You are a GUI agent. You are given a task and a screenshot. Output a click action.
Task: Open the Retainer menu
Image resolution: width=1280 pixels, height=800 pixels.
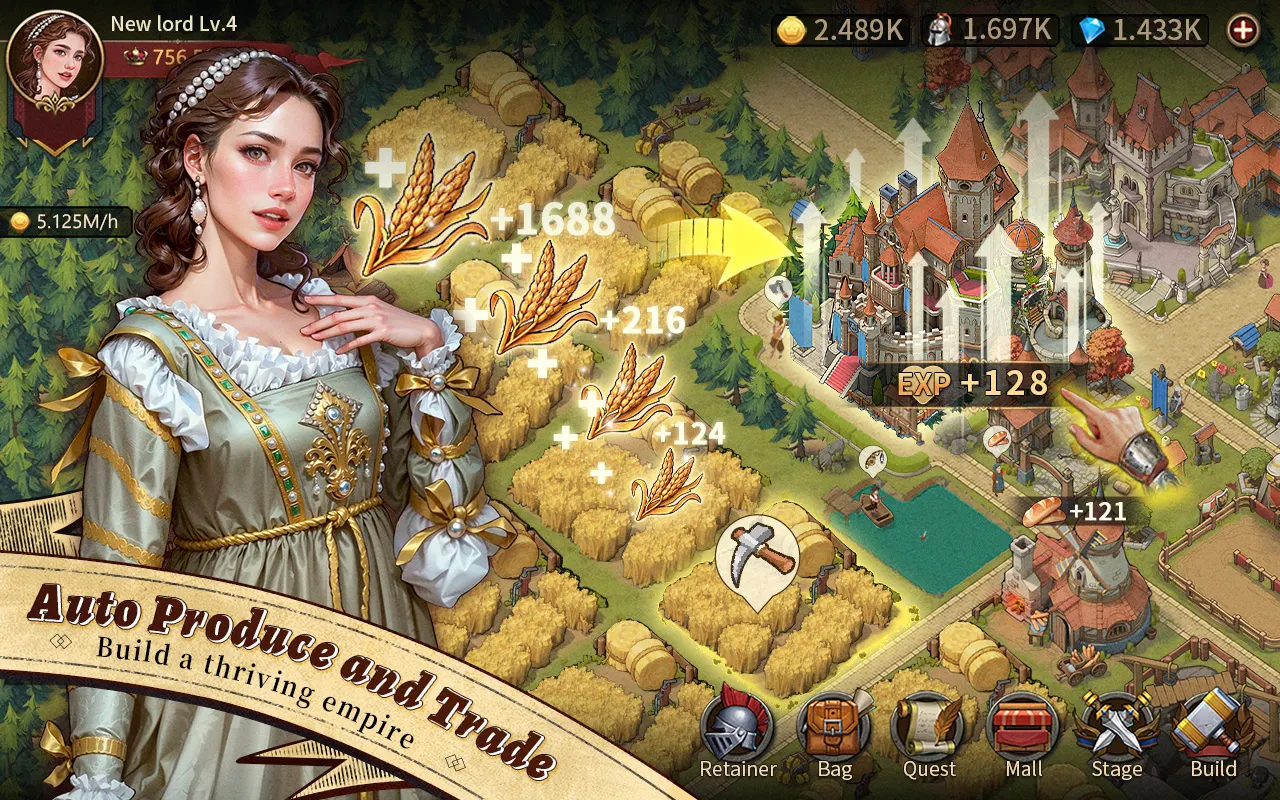click(737, 732)
